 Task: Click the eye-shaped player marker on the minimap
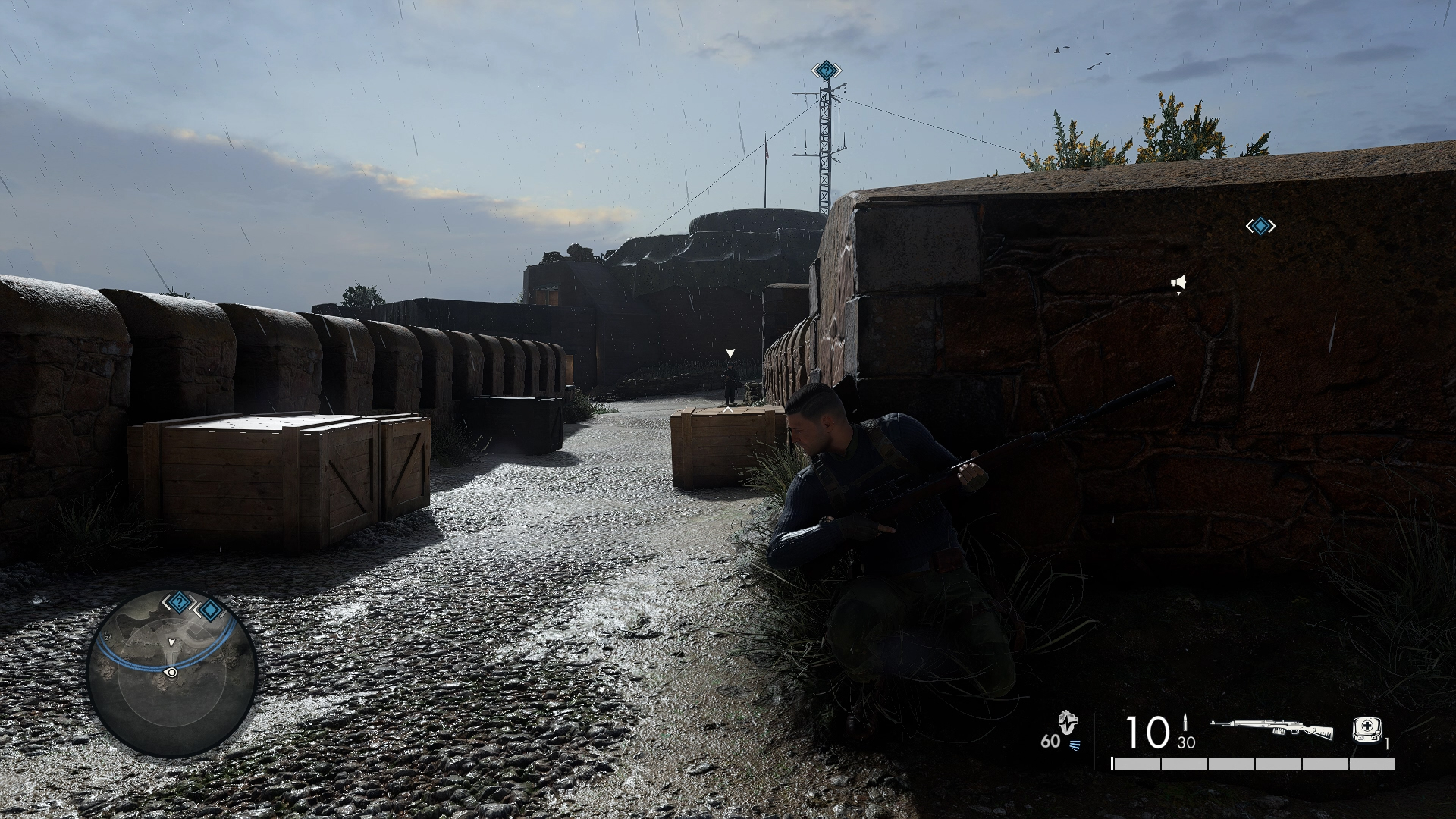pos(171,672)
